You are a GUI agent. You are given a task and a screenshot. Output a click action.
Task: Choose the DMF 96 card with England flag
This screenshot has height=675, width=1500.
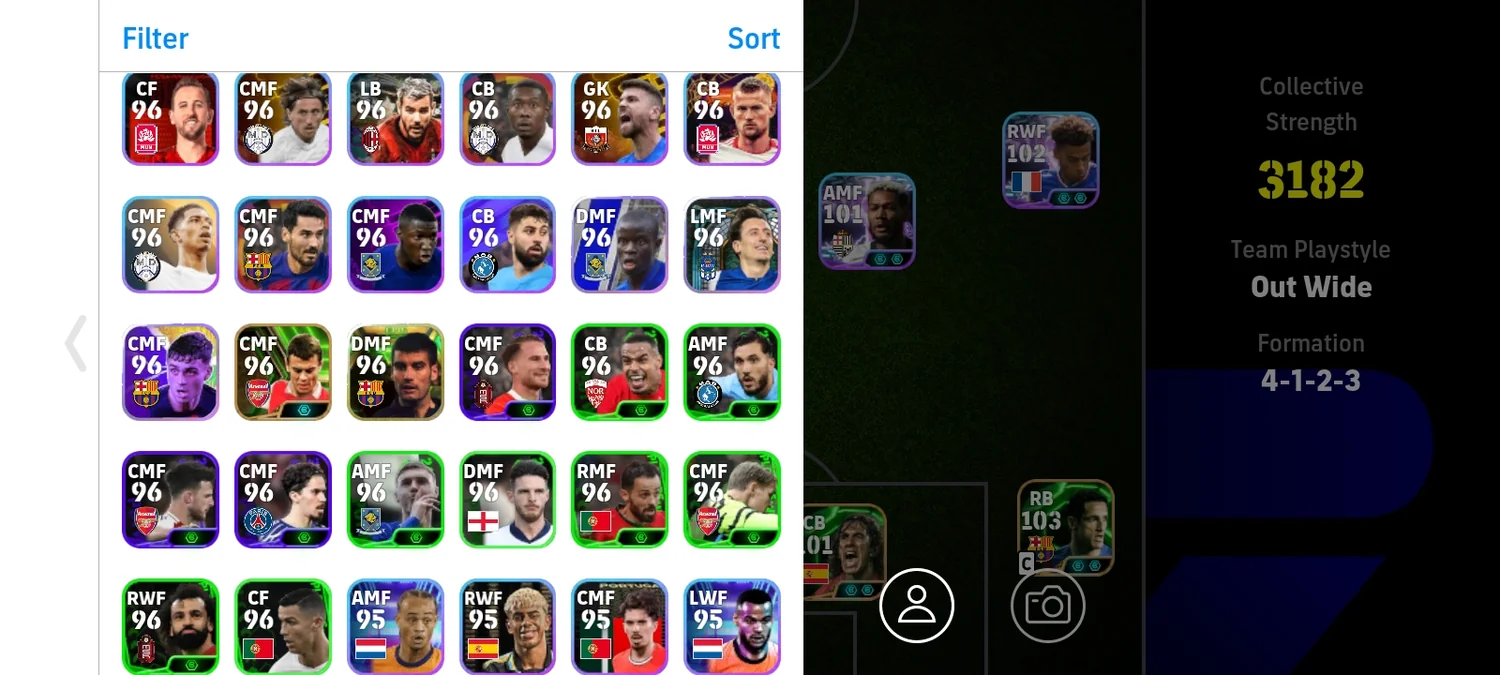507,499
